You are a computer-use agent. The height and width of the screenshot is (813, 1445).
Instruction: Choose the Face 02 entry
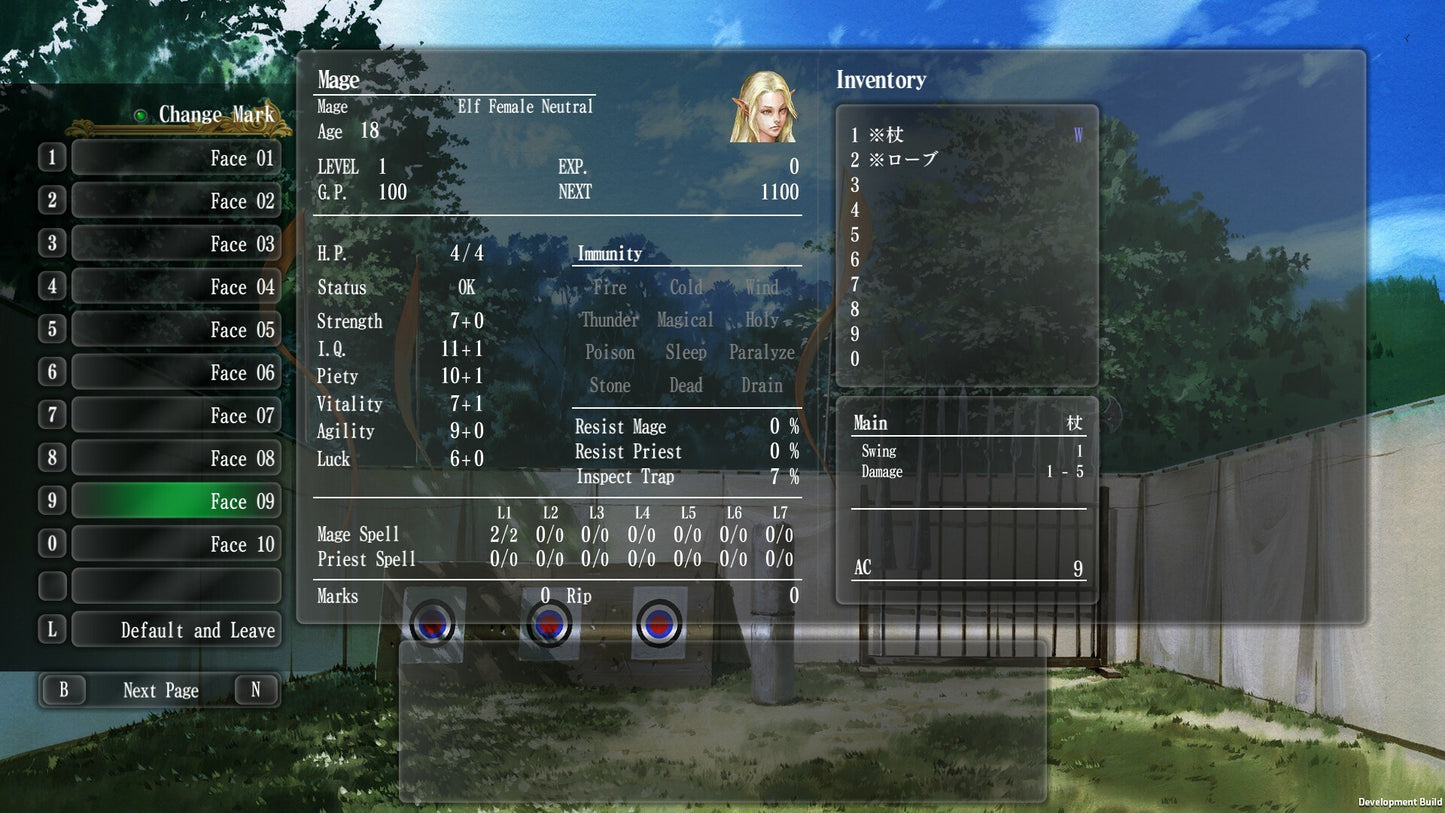pos(176,201)
